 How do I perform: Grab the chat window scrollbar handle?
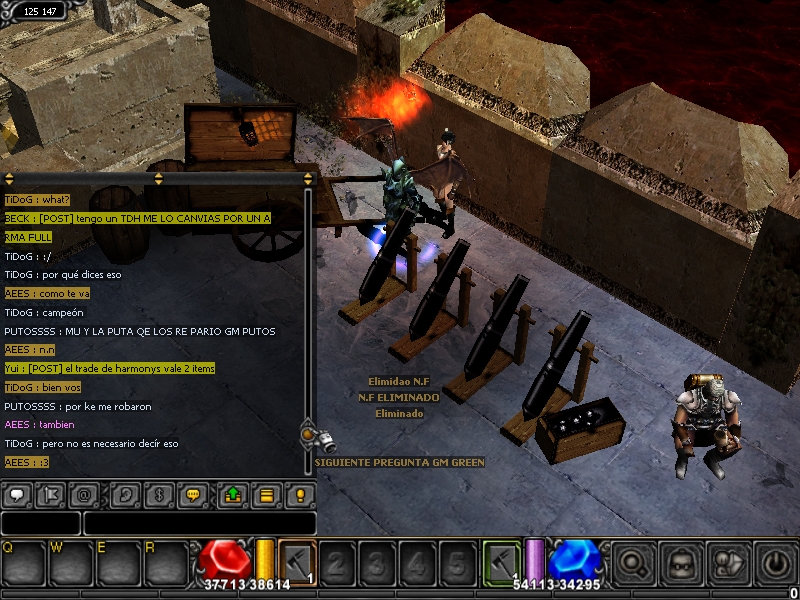click(x=308, y=434)
